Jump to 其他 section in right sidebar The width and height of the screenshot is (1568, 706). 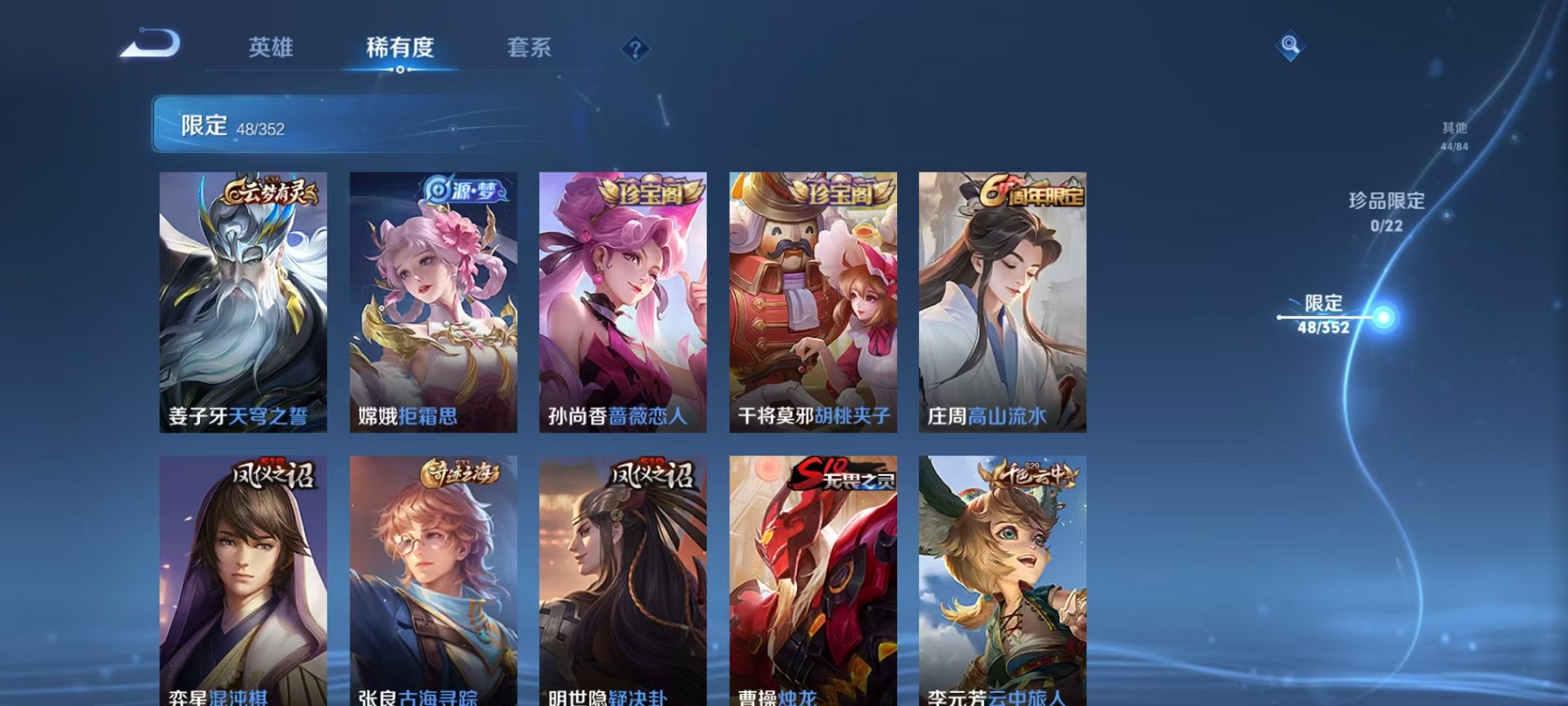coord(1455,135)
